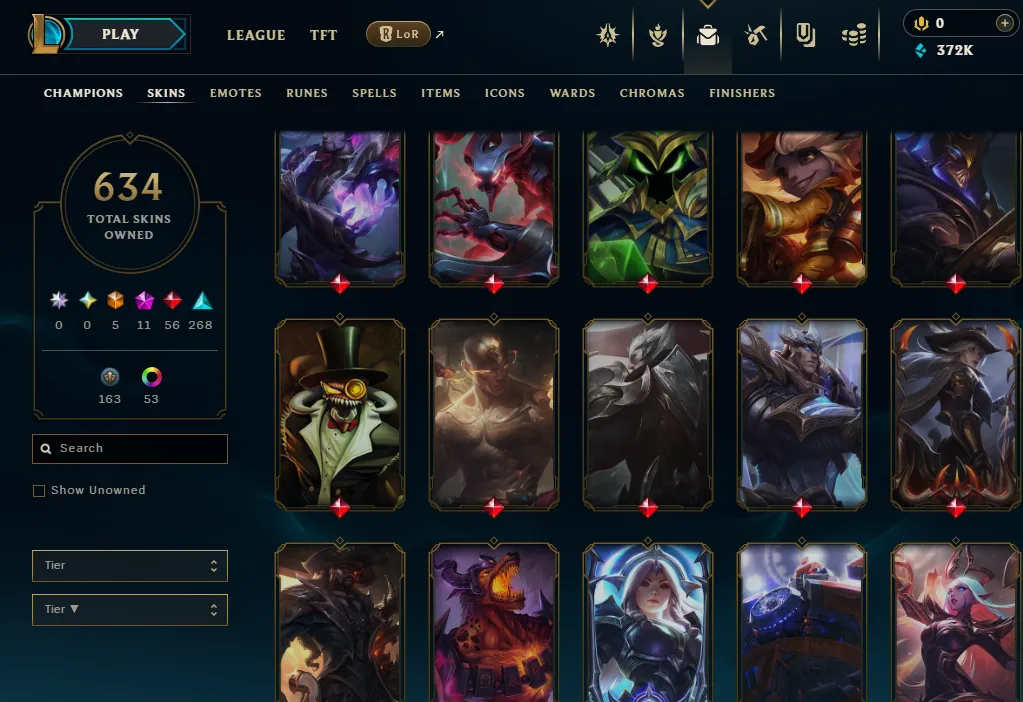Open the Finishers tab
Screen dimensions: 1023x702
tap(742, 93)
